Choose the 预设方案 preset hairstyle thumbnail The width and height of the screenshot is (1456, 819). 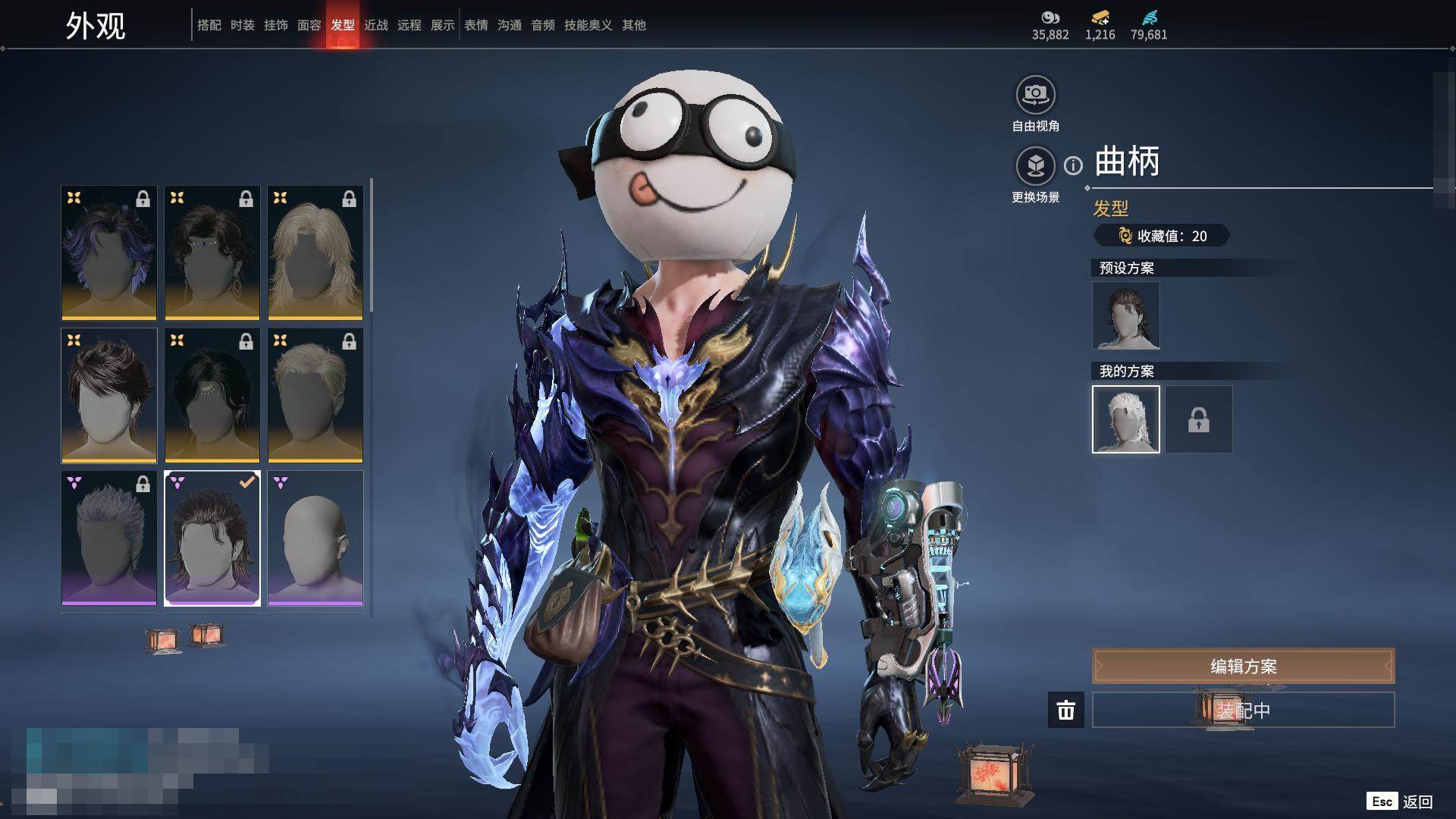(x=1125, y=315)
